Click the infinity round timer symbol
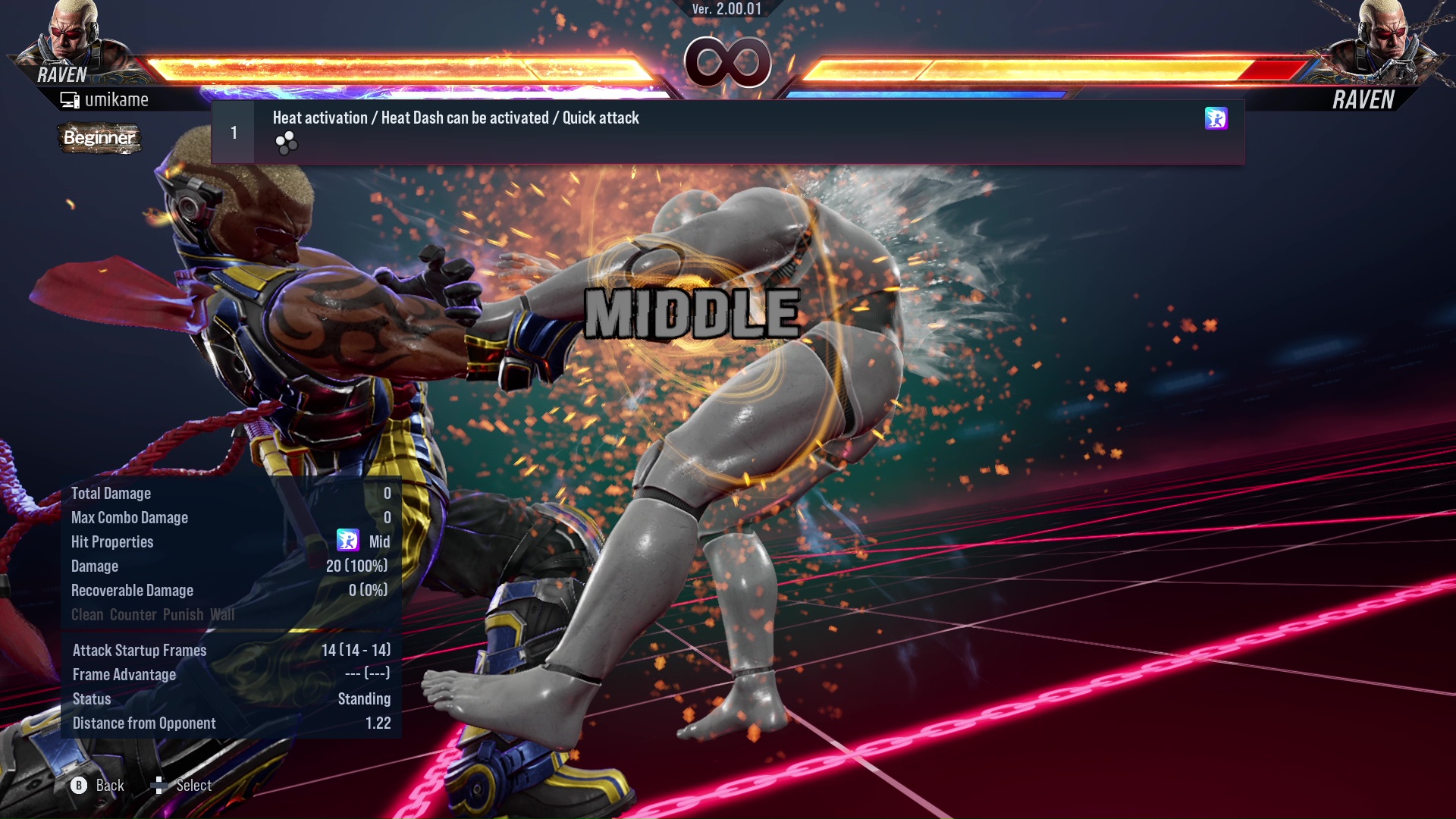This screenshot has width=1456, height=819. pos(729,64)
